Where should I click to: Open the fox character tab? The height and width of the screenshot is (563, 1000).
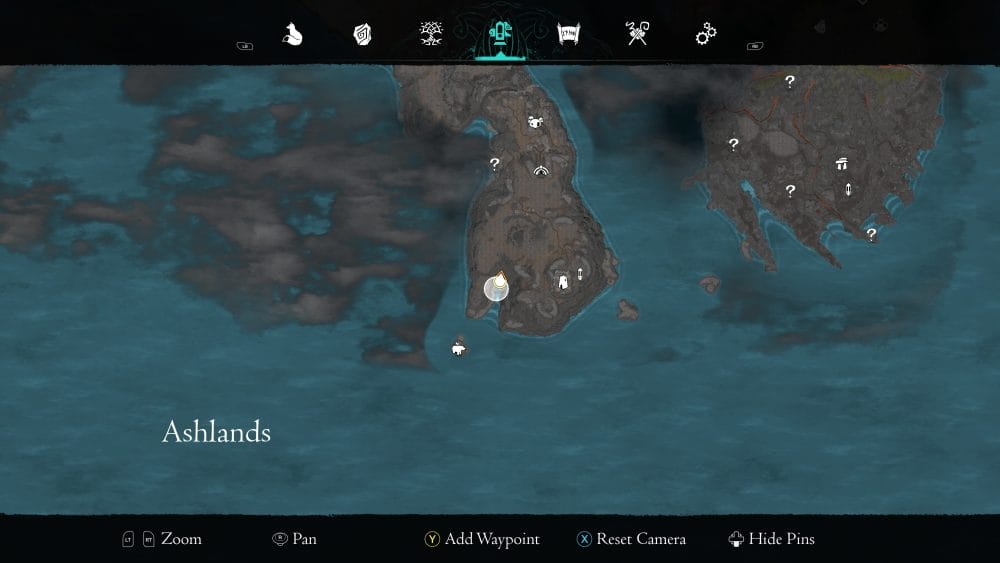point(292,35)
